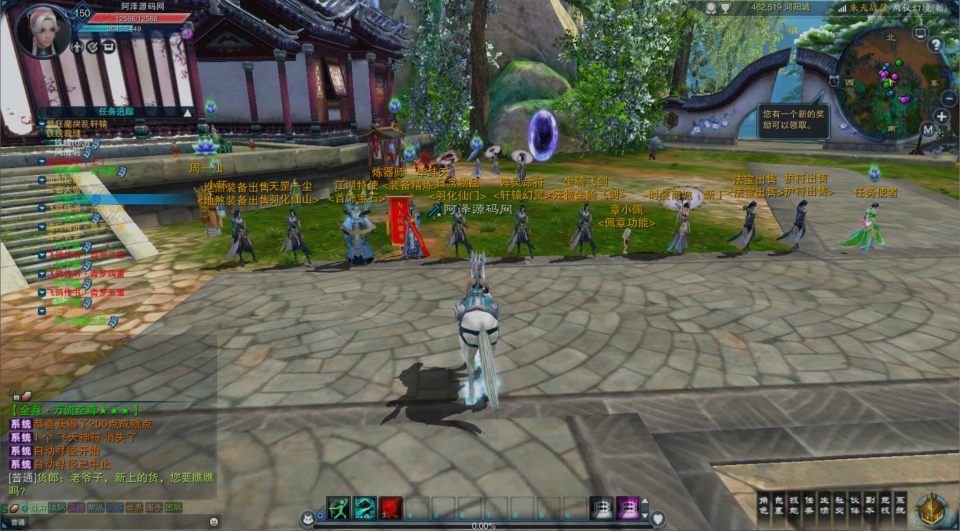The height and width of the screenshot is (531, 960).
Task: Open the 系统 system menu
Action: click(899, 506)
